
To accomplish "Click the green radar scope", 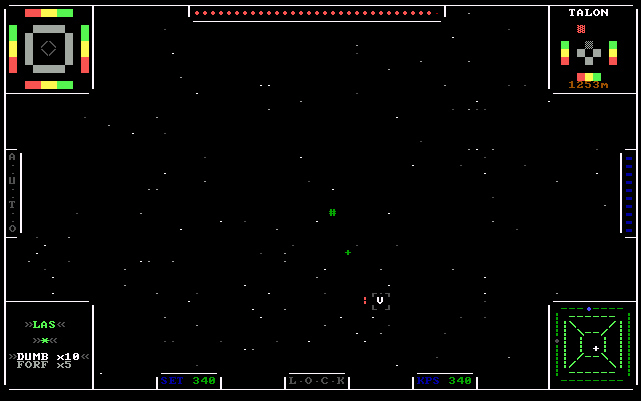I will pos(594,346).
